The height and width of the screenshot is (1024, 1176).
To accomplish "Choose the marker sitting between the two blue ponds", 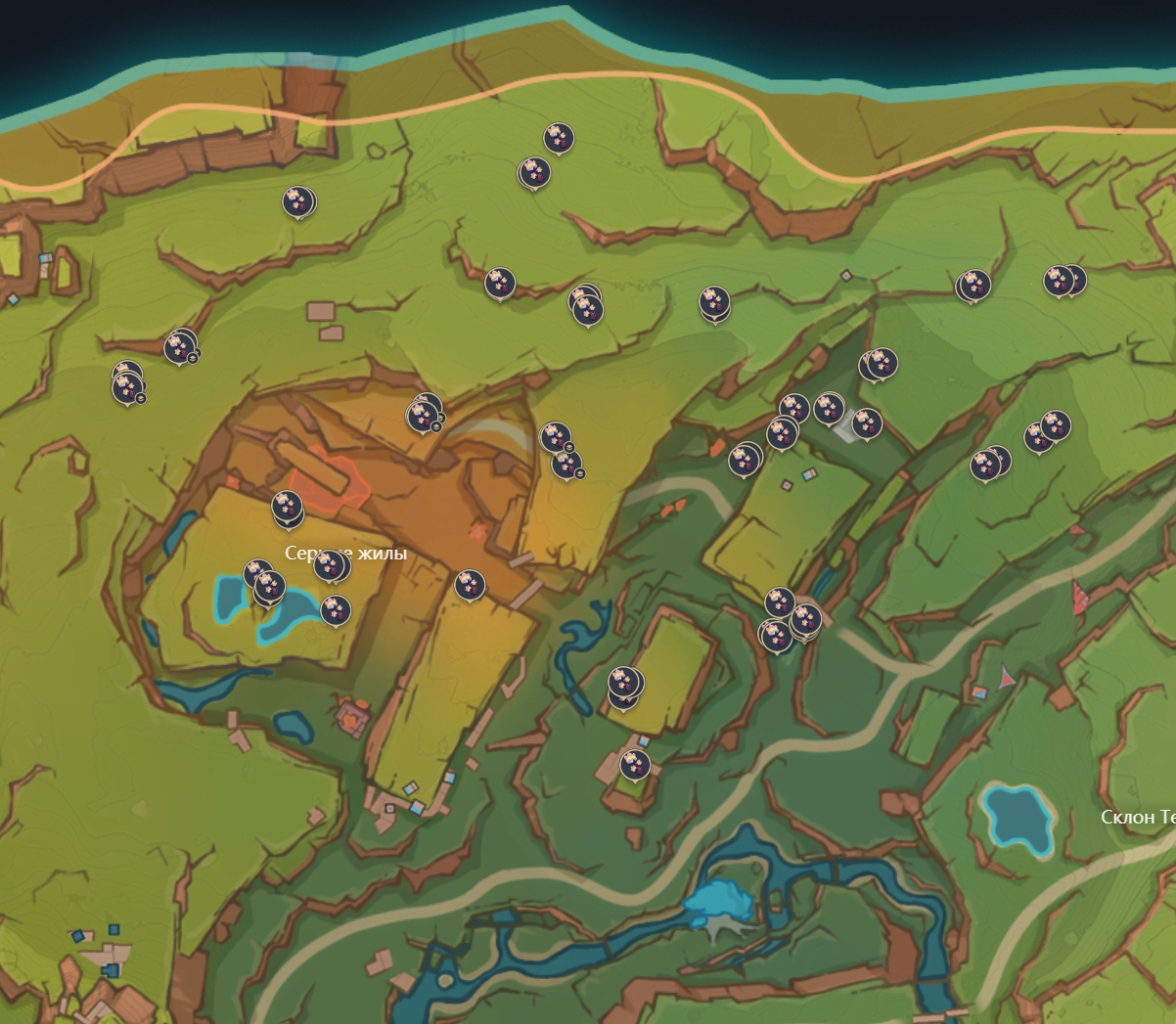I will pos(268,587).
